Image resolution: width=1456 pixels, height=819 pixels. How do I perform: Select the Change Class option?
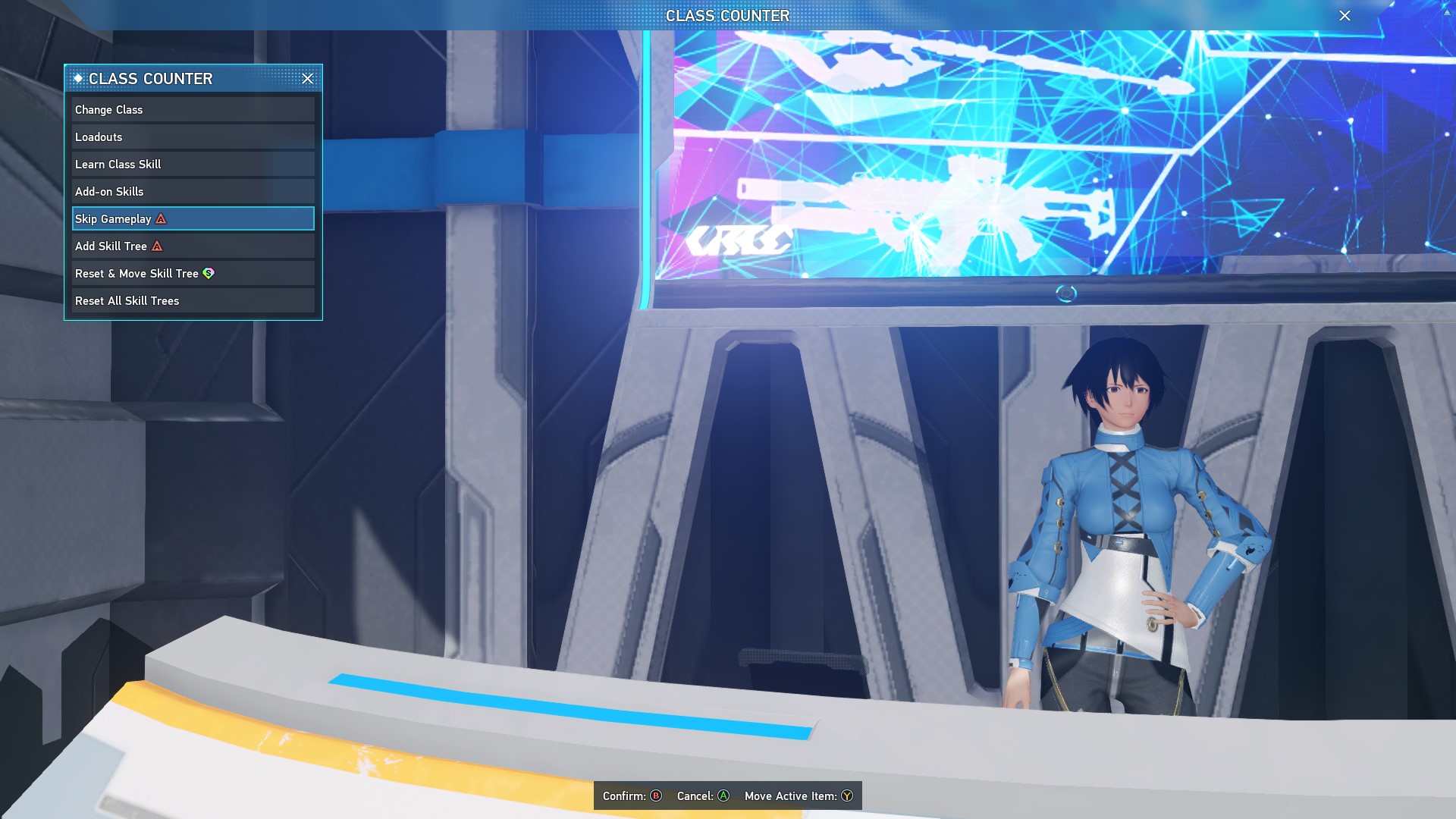coord(193,109)
